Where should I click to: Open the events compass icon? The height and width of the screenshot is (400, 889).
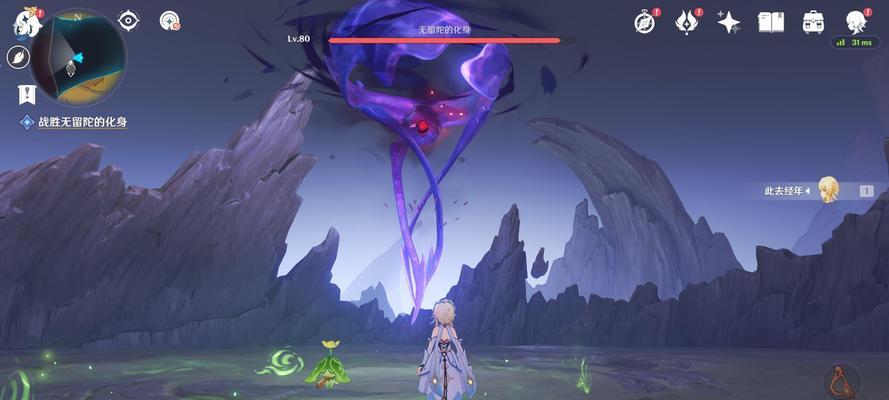coord(645,21)
